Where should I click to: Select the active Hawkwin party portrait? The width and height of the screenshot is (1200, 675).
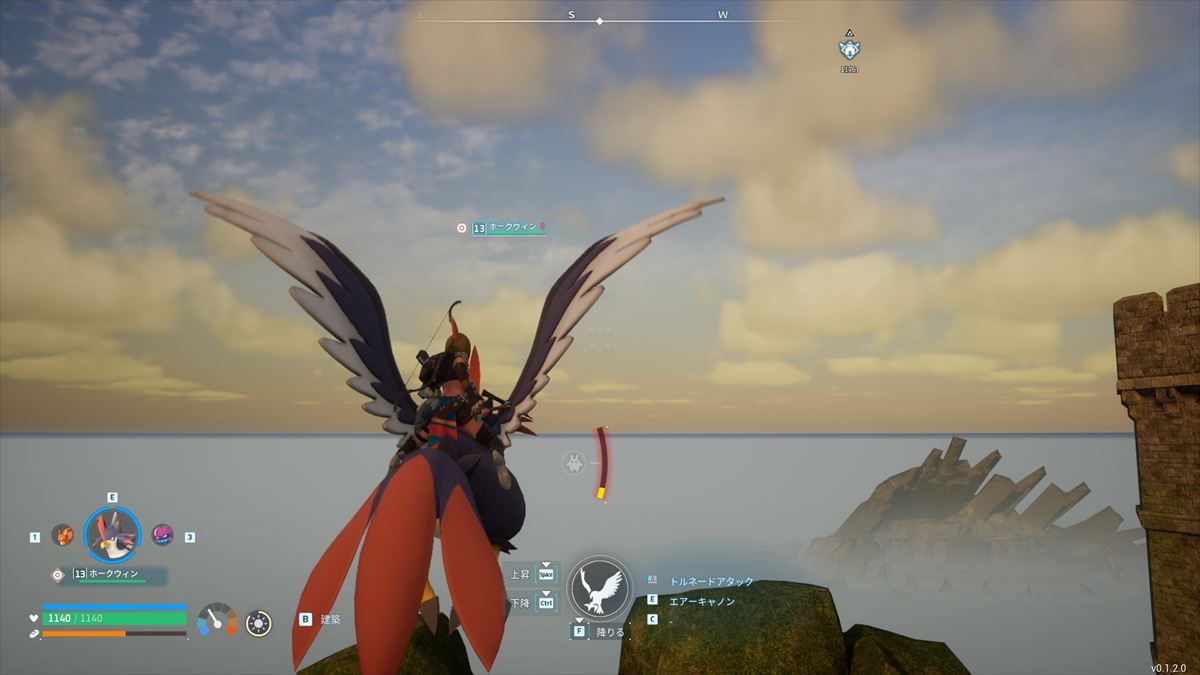pos(111,536)
